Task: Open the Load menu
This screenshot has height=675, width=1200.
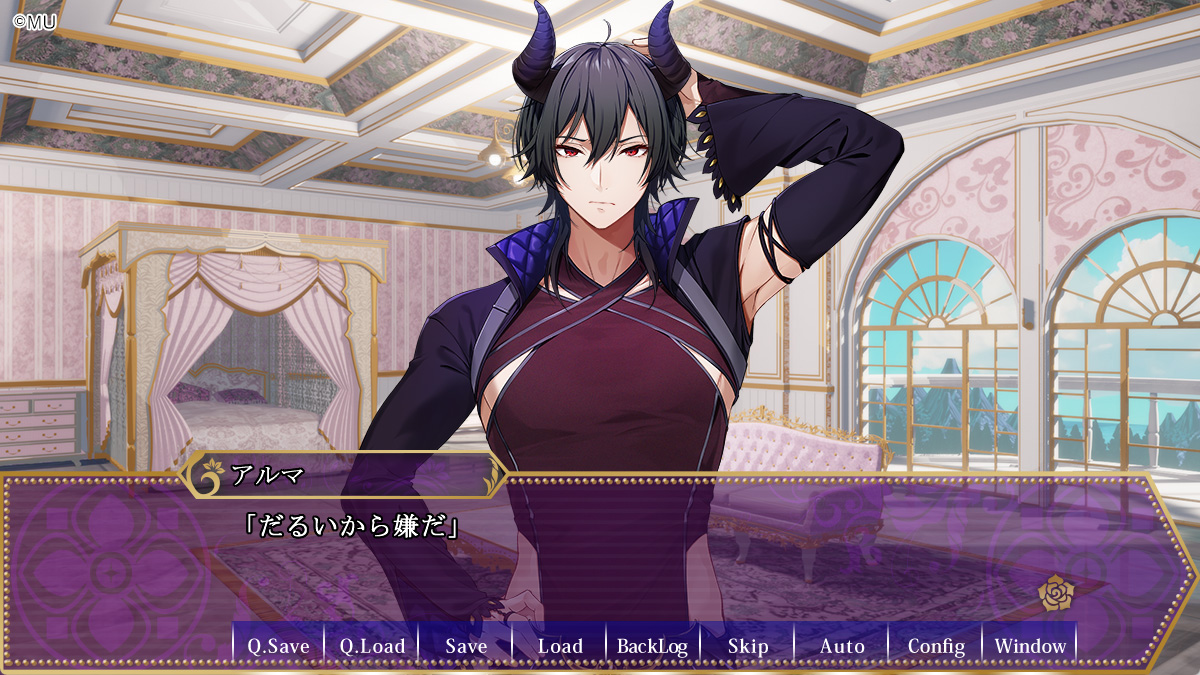Action: pos(560,646)
